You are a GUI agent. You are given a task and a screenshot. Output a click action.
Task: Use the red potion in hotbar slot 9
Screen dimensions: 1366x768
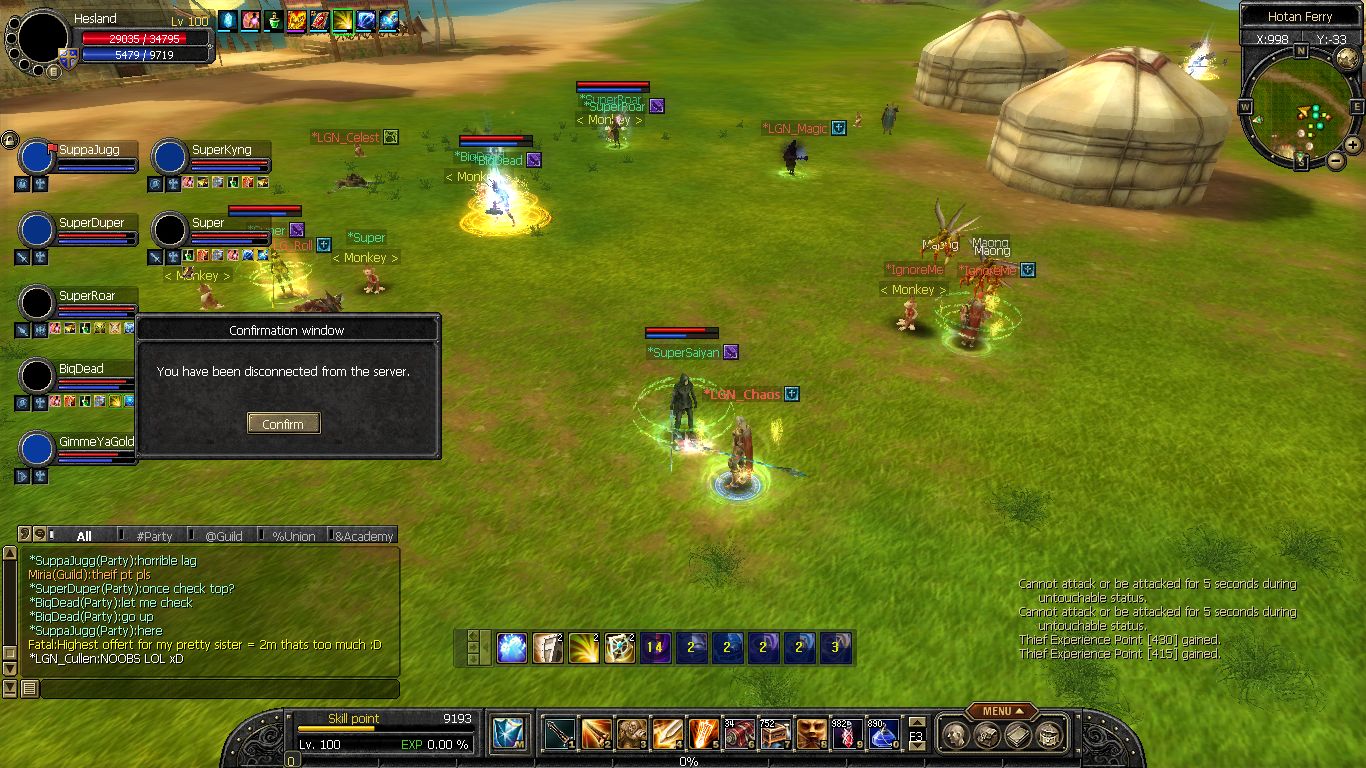coord(847,734)
